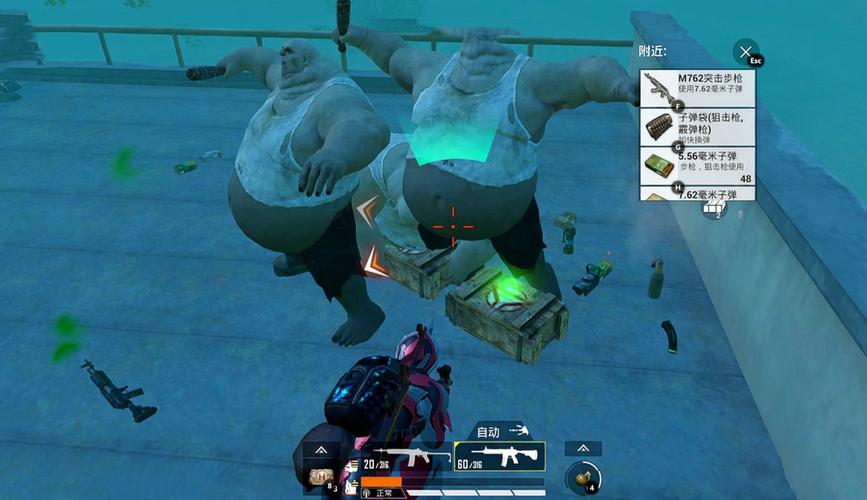867x500 pixels.
Task: Pick up the 5.56mm ammo
Action: pos(697,166)
